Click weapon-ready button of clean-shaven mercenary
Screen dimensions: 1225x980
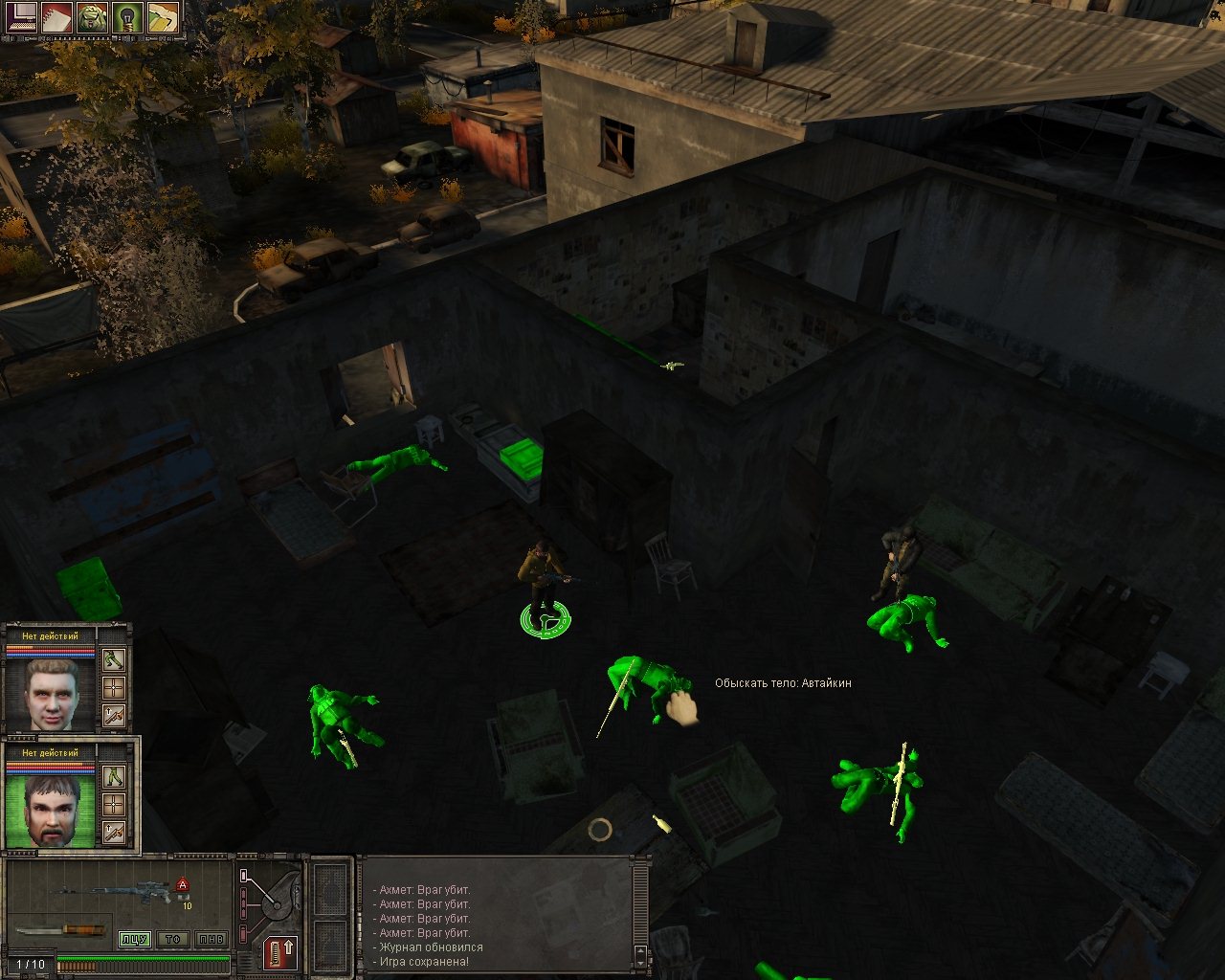[114, 716]
